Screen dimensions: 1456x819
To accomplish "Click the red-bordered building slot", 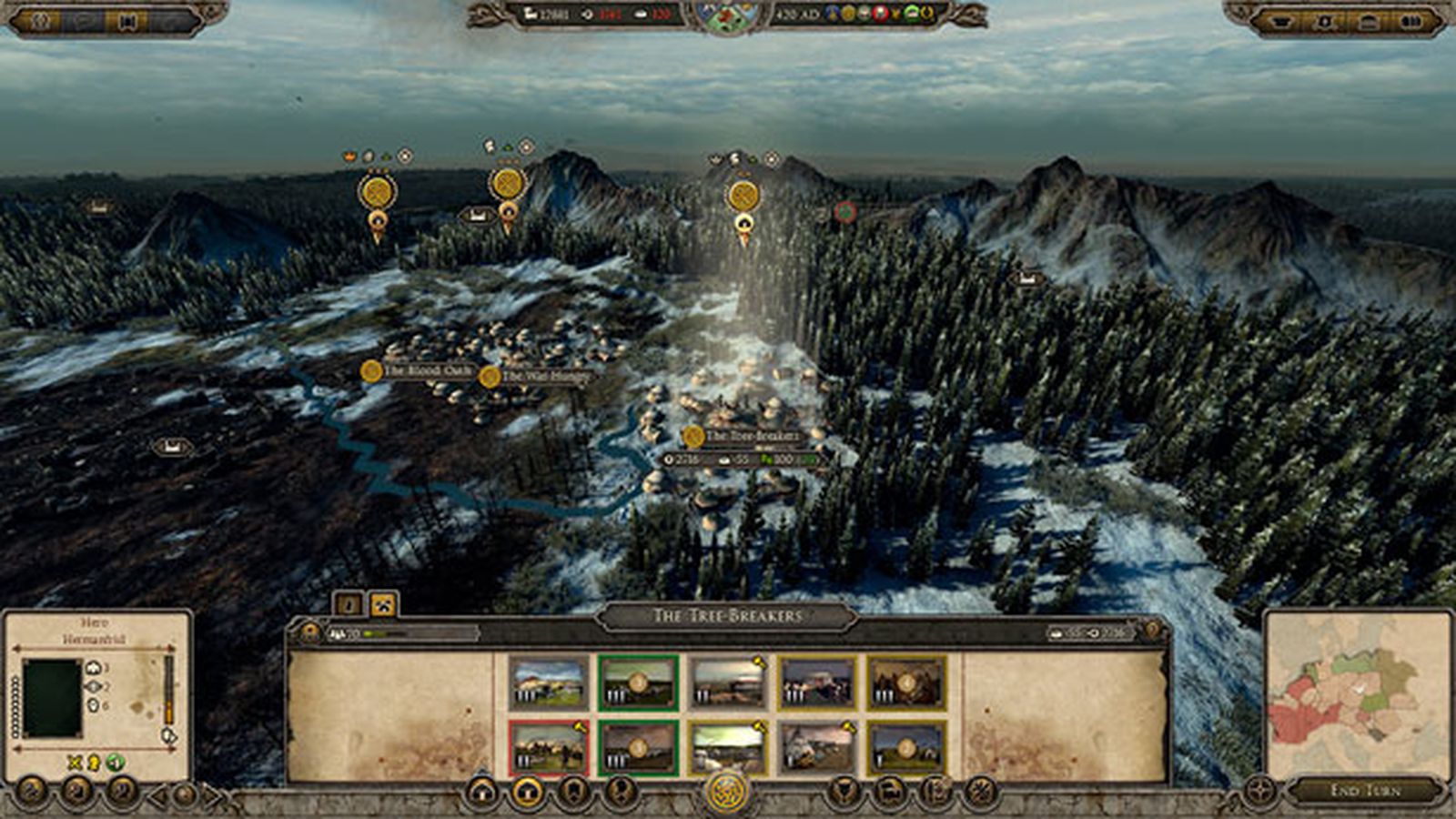I will 548,747.
